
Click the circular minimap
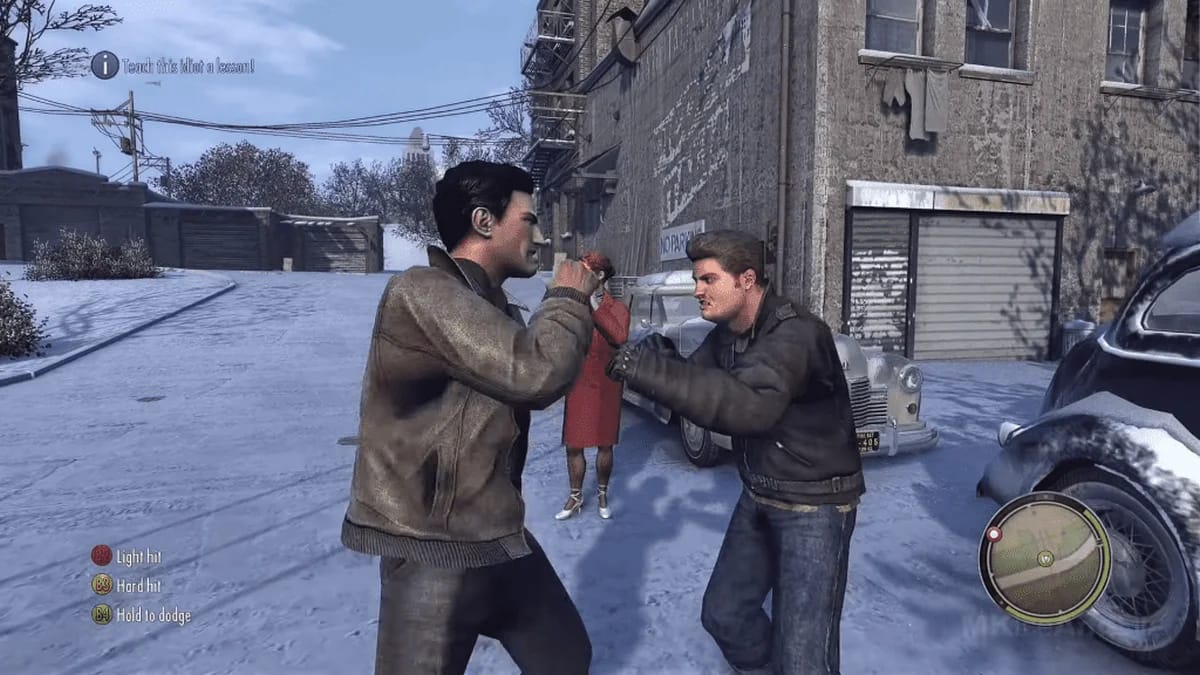(1045, 558)
